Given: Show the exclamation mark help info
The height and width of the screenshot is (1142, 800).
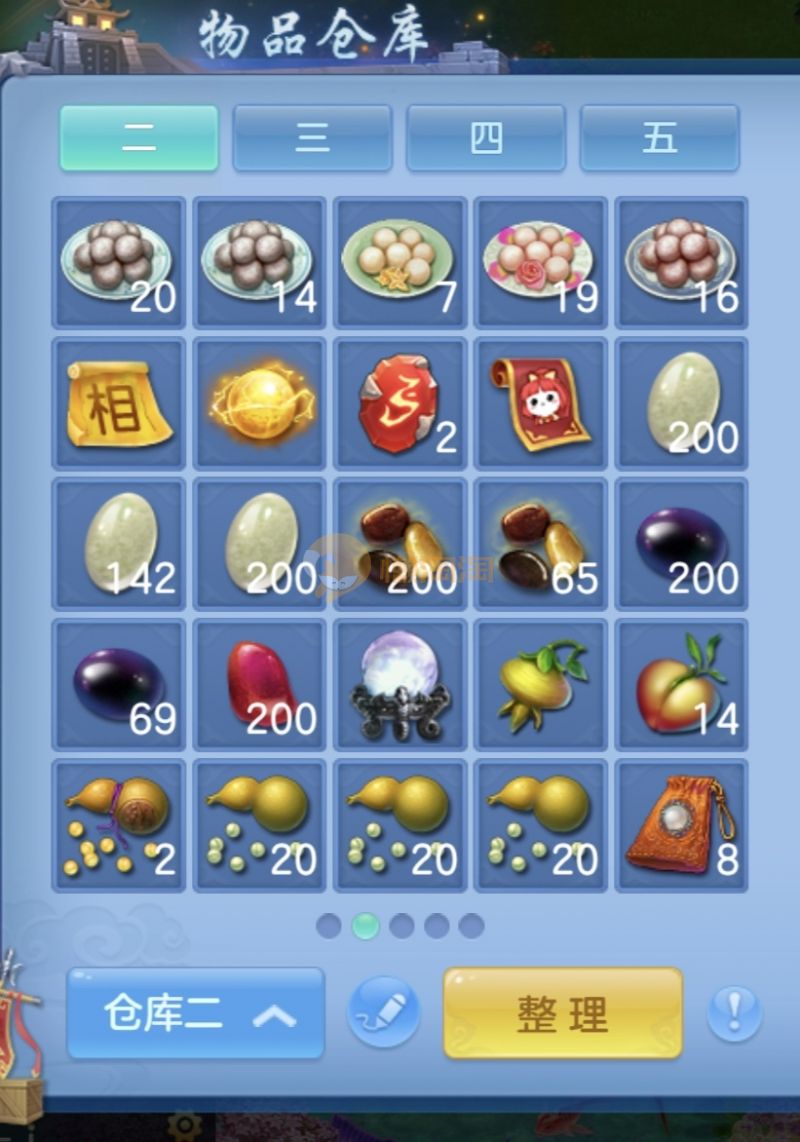Looking at the screenshot, I should [x=734, y=1013].
